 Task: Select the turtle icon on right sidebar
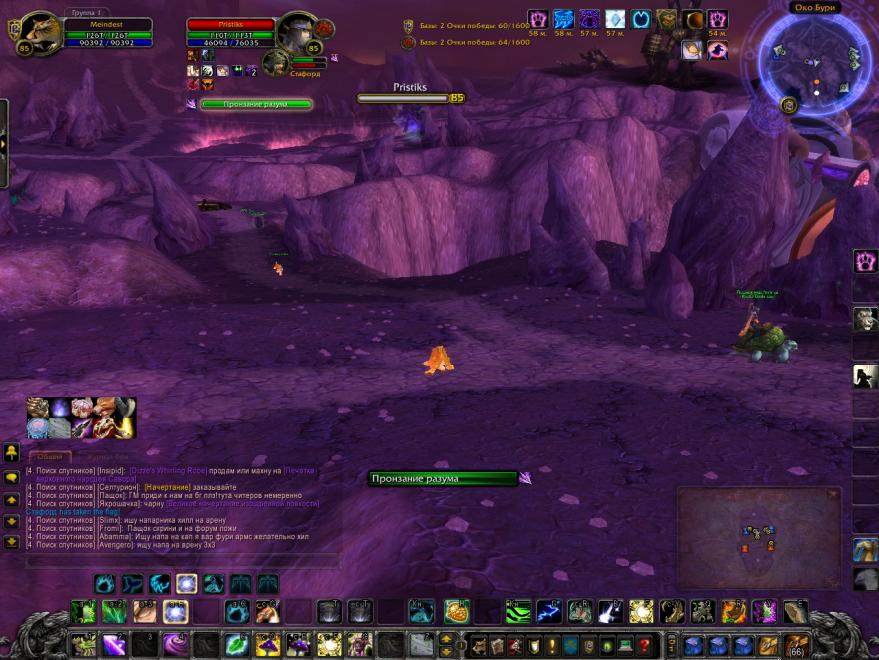865,548
